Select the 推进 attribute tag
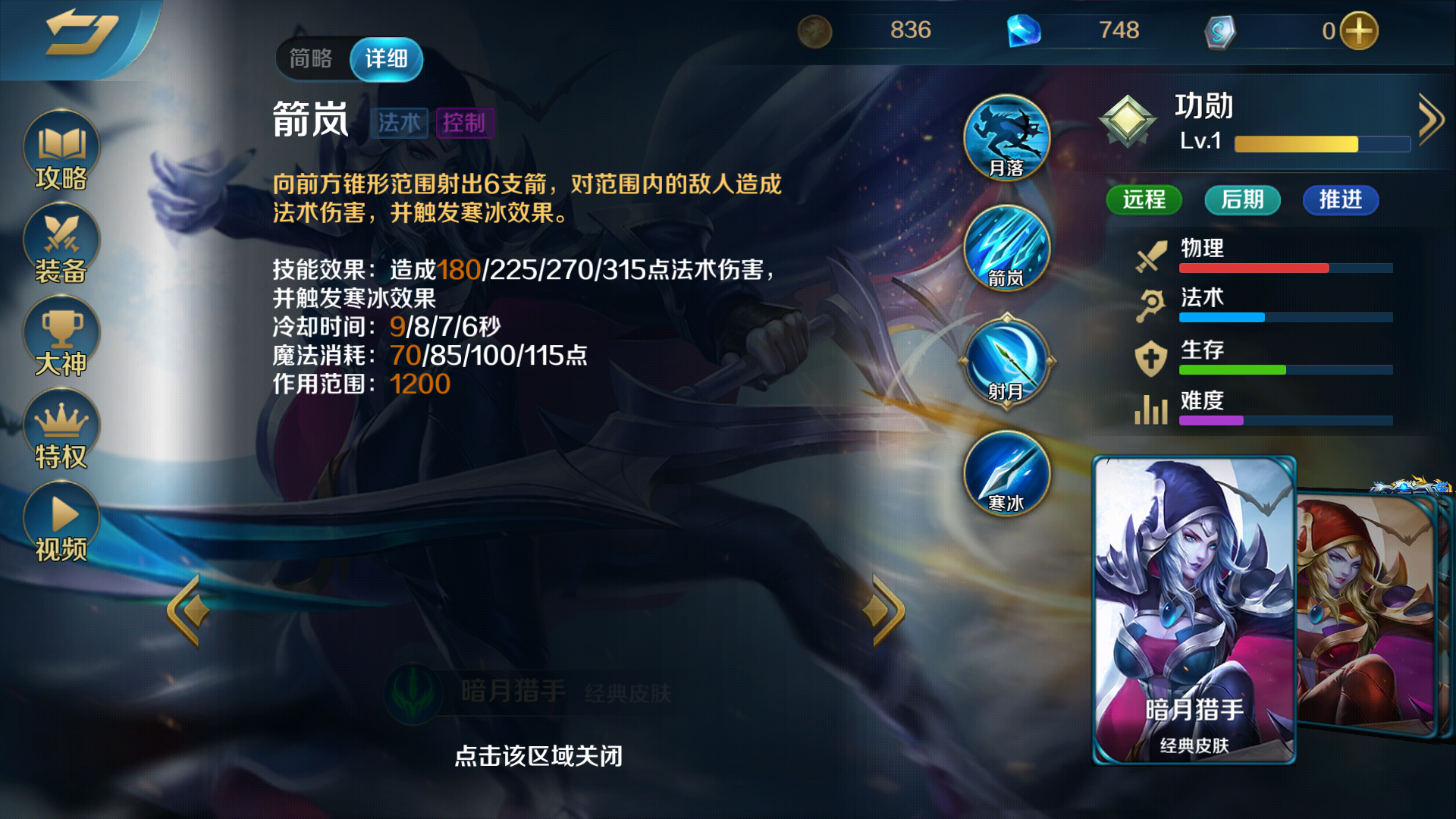The width and height of the screenshot is (1456, 819). tap(1340, 200)
